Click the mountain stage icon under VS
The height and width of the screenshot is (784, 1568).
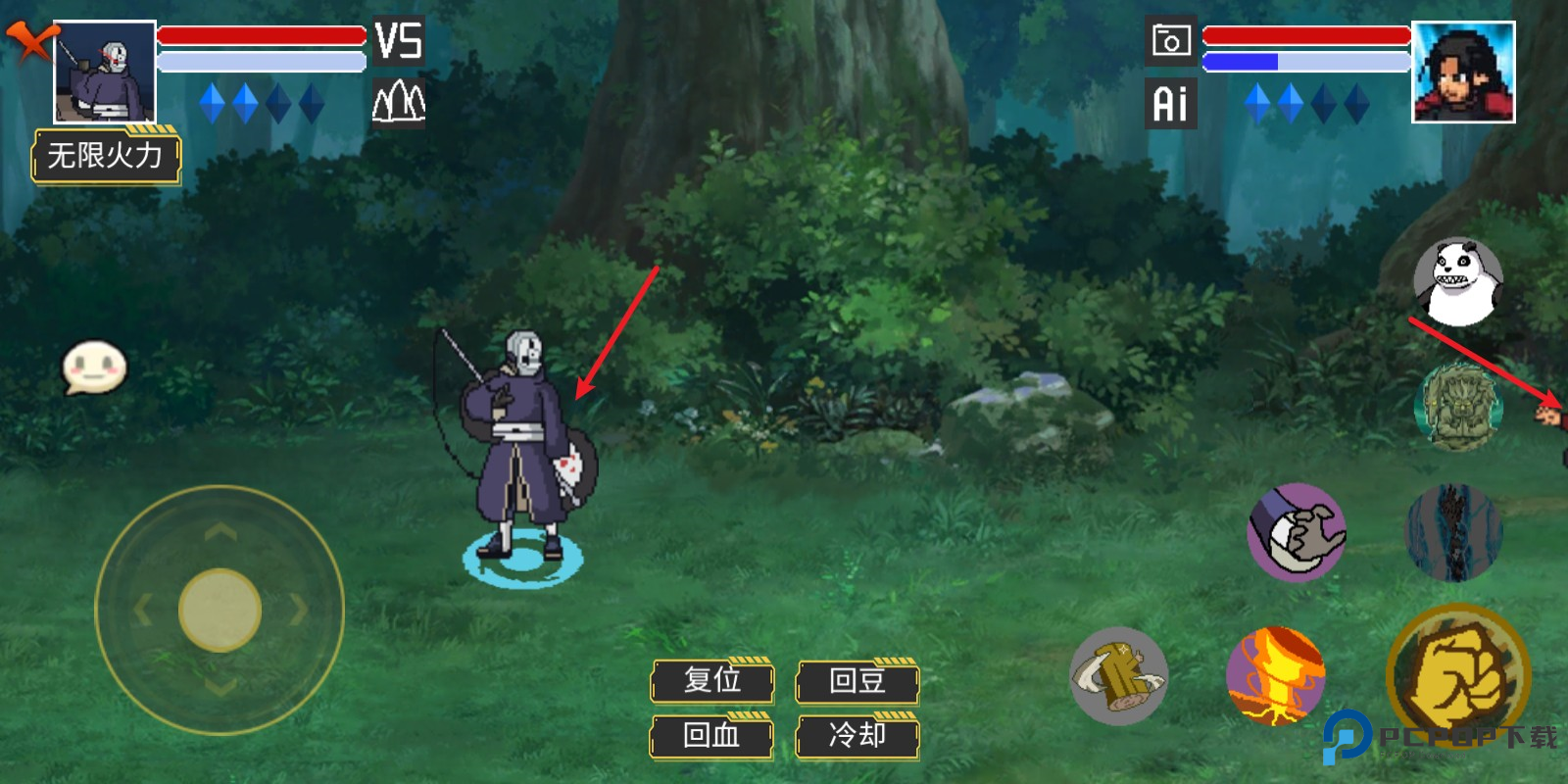[398, 101]
